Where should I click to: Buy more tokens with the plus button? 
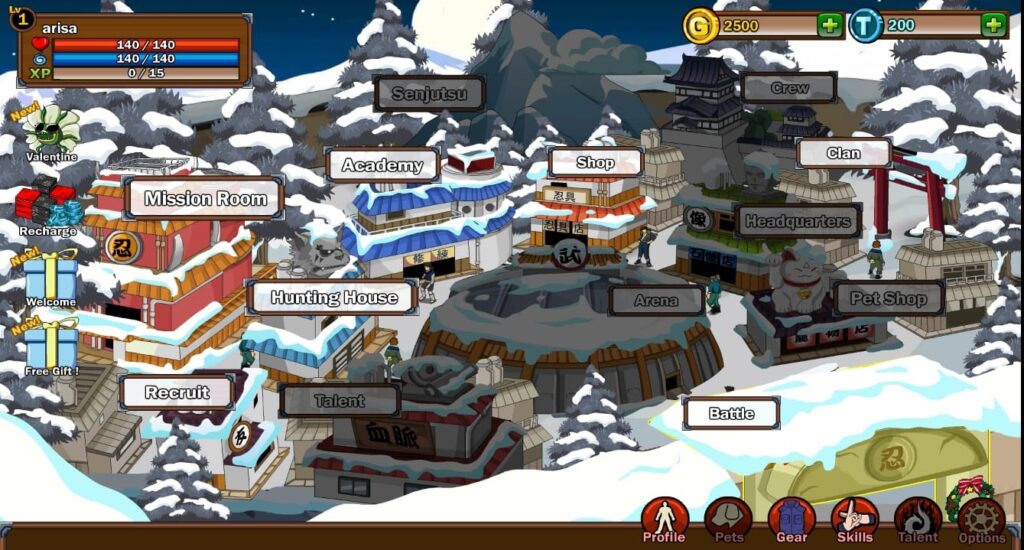pyautogui.click(x=993, y=25)
